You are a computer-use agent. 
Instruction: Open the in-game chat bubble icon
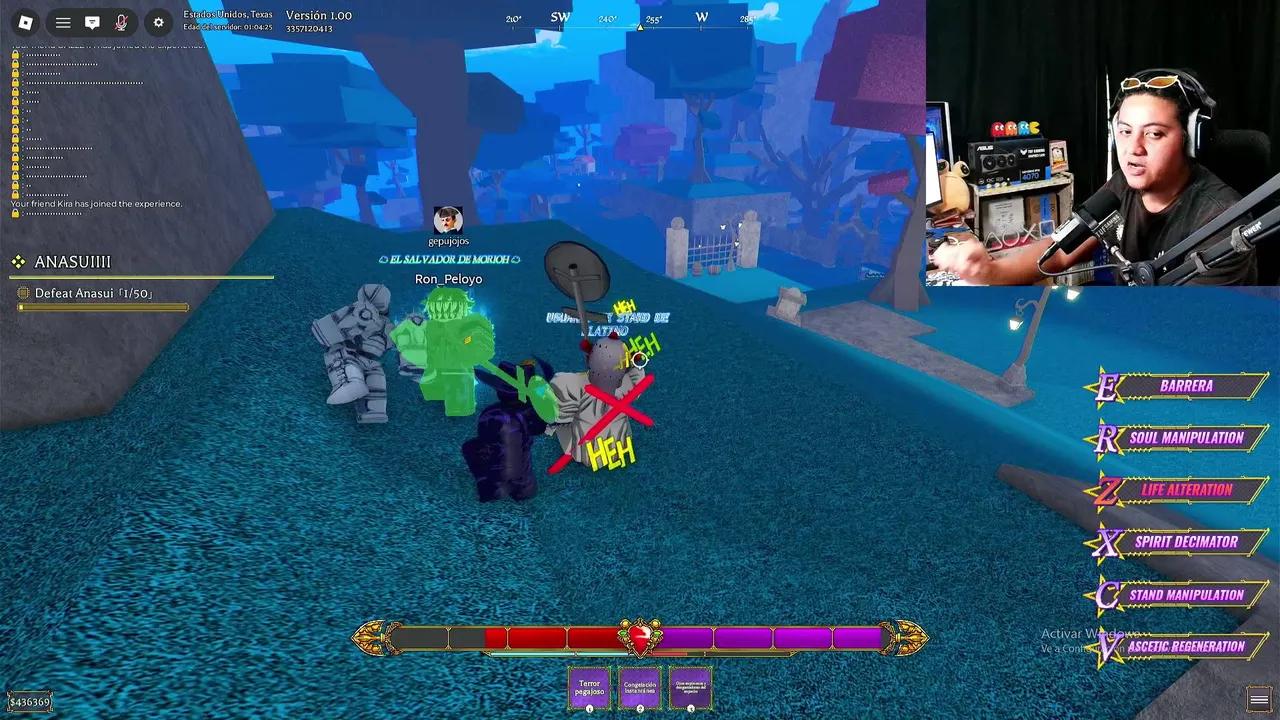point(92,22)
